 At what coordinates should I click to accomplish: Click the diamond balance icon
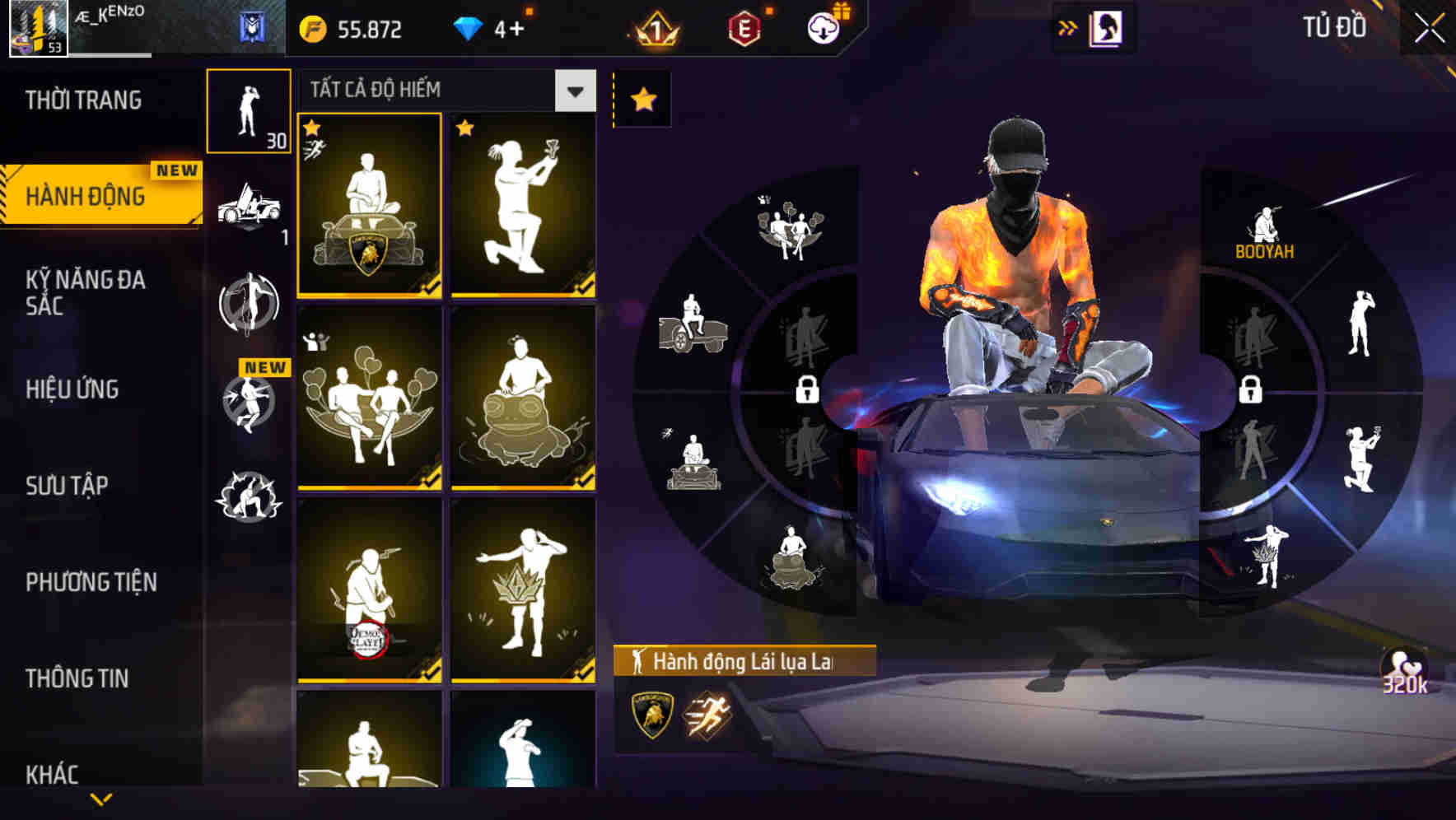(470, 27)
